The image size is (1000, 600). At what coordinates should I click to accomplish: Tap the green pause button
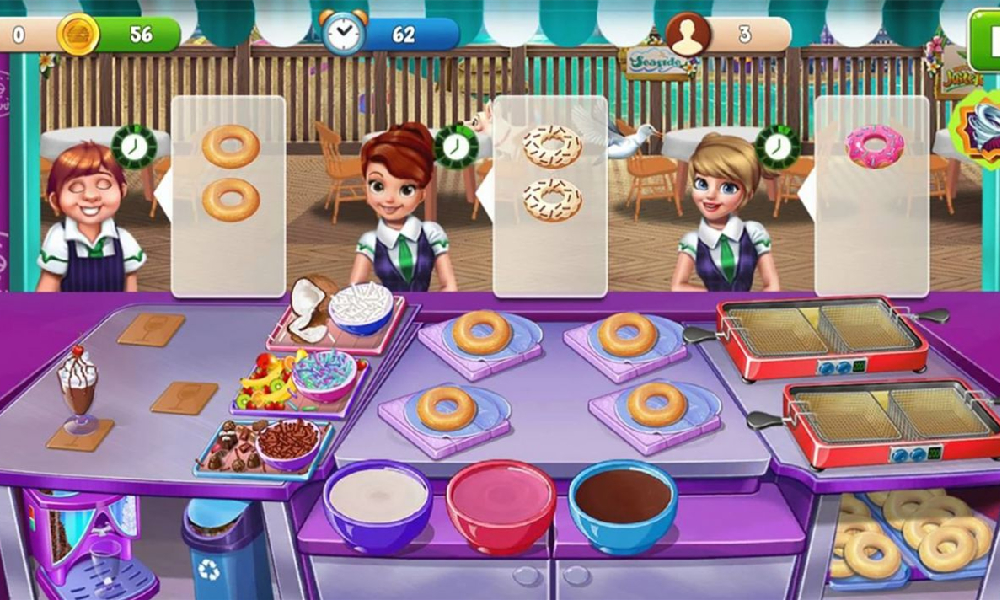[986, 27]
